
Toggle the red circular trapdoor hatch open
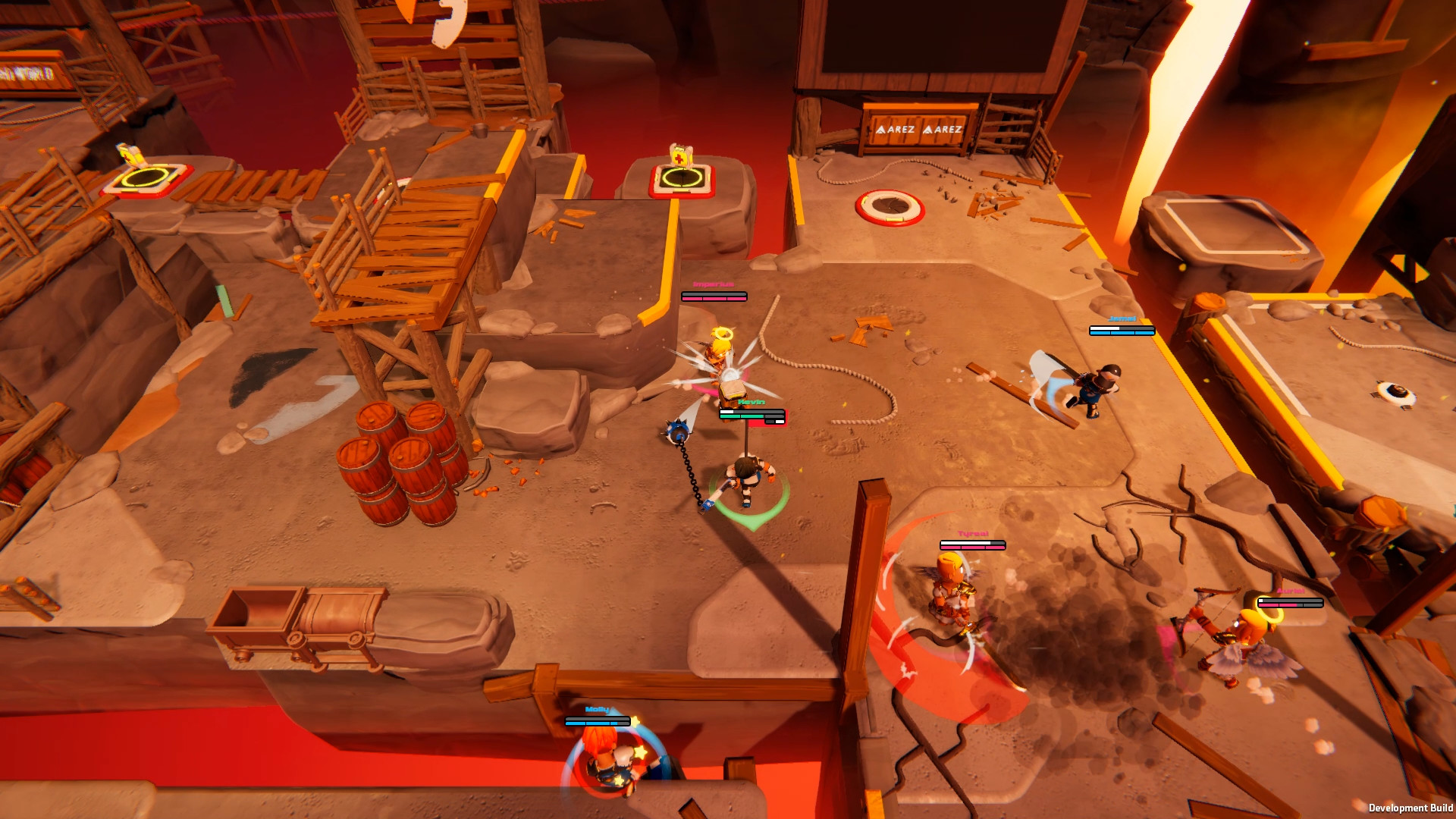(889, 206)
